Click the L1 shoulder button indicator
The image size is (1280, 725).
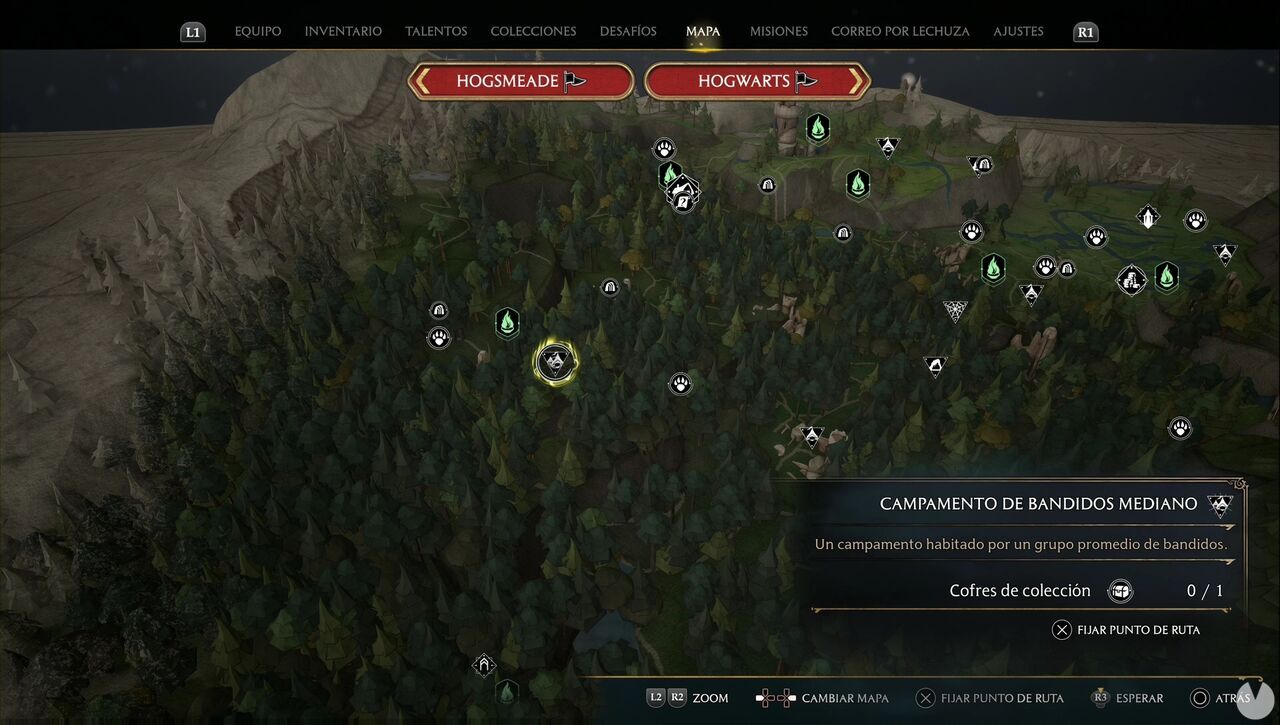[x=192, y=31]
